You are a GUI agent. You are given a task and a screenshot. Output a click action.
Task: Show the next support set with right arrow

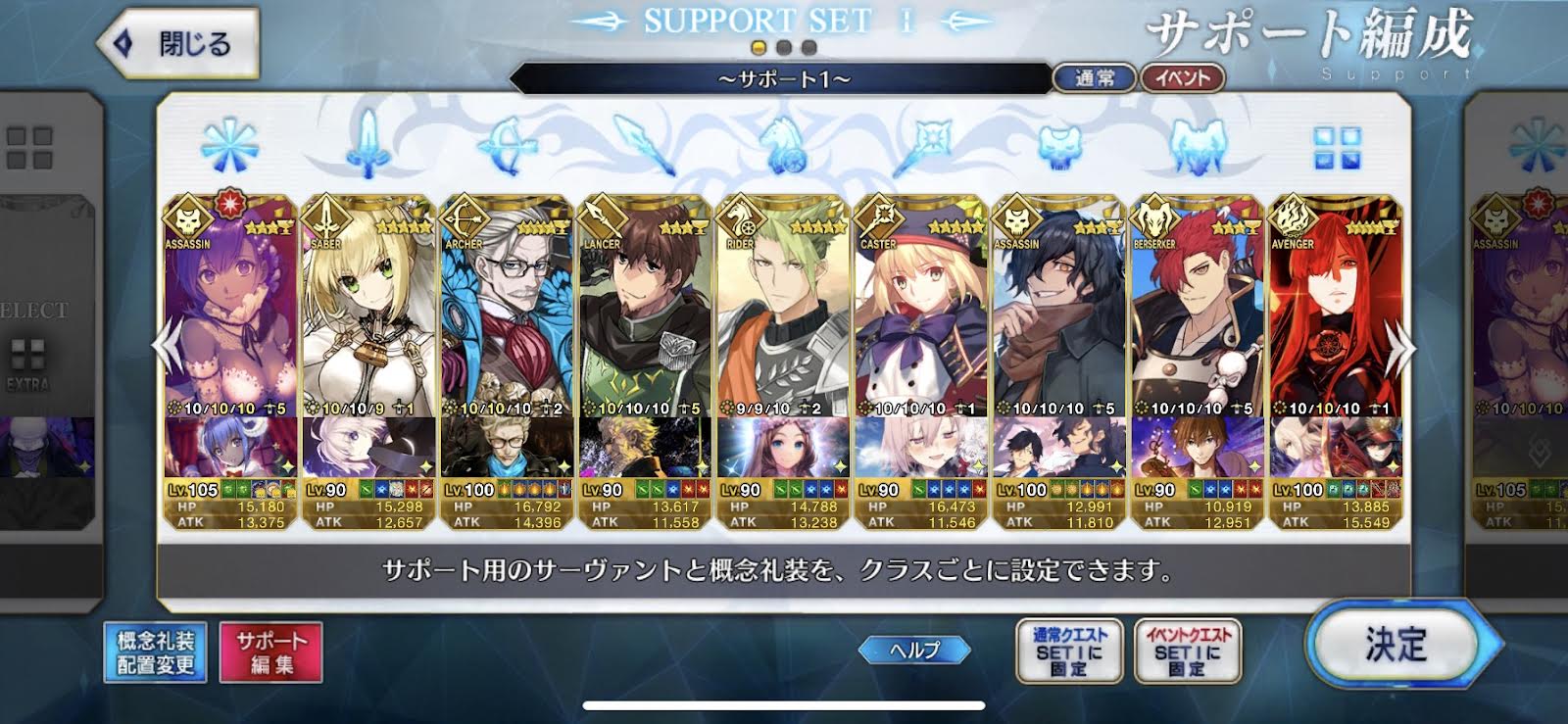(1405, 349)
